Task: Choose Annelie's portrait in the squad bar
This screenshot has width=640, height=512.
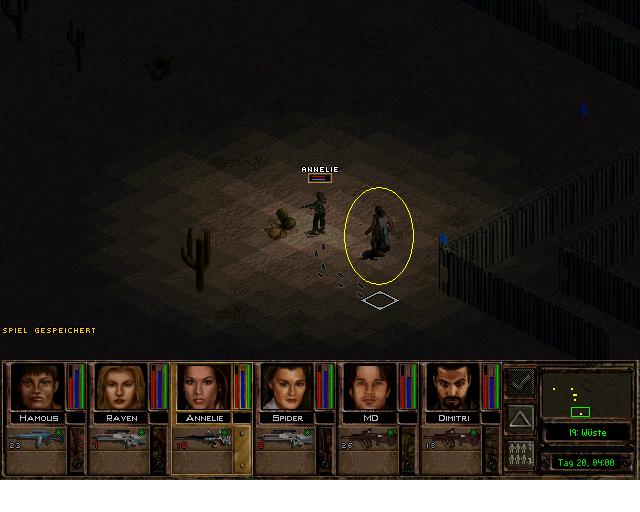Action: click(x=205, y=388)
